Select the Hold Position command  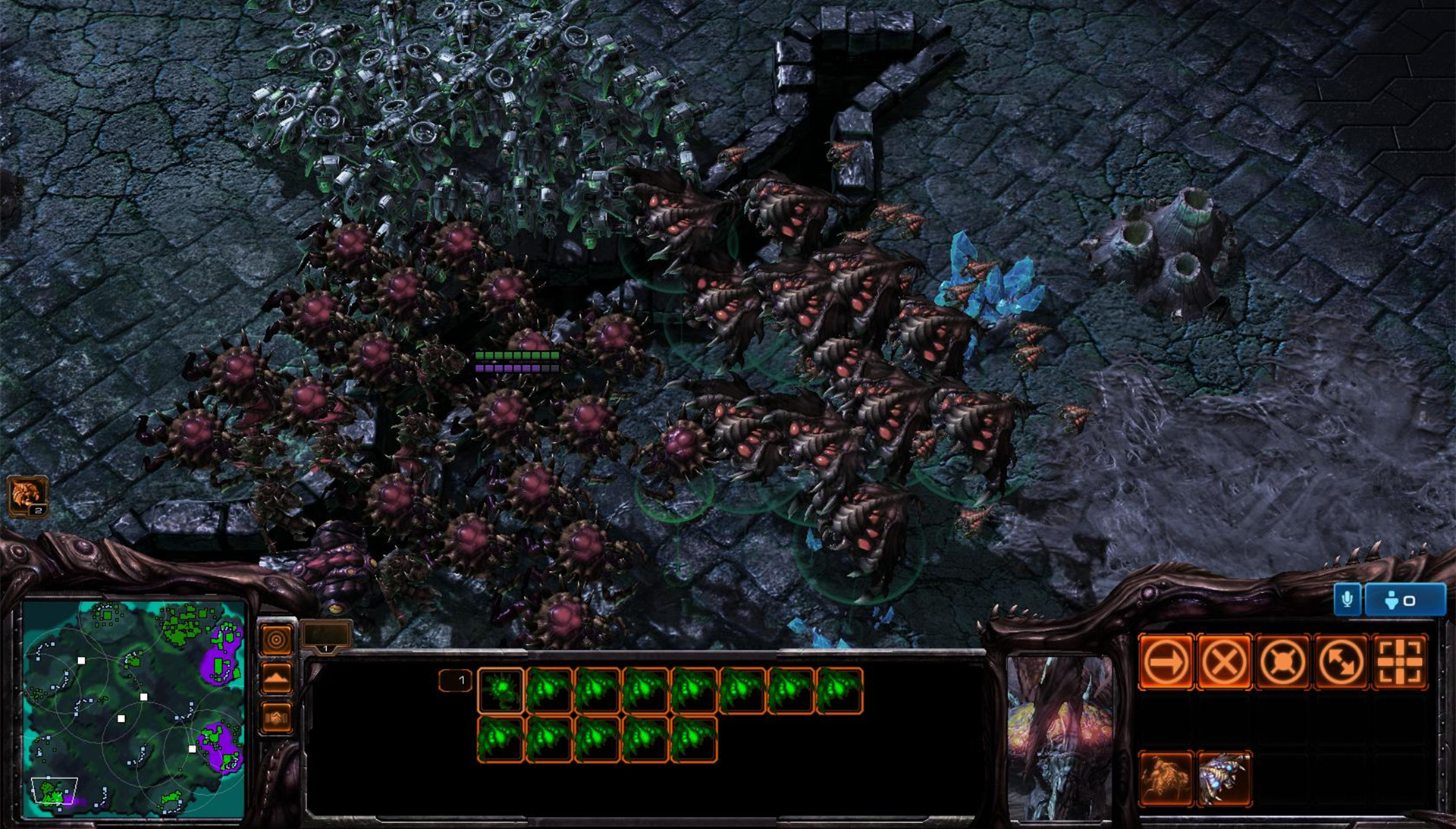[x=1282, y=662]
